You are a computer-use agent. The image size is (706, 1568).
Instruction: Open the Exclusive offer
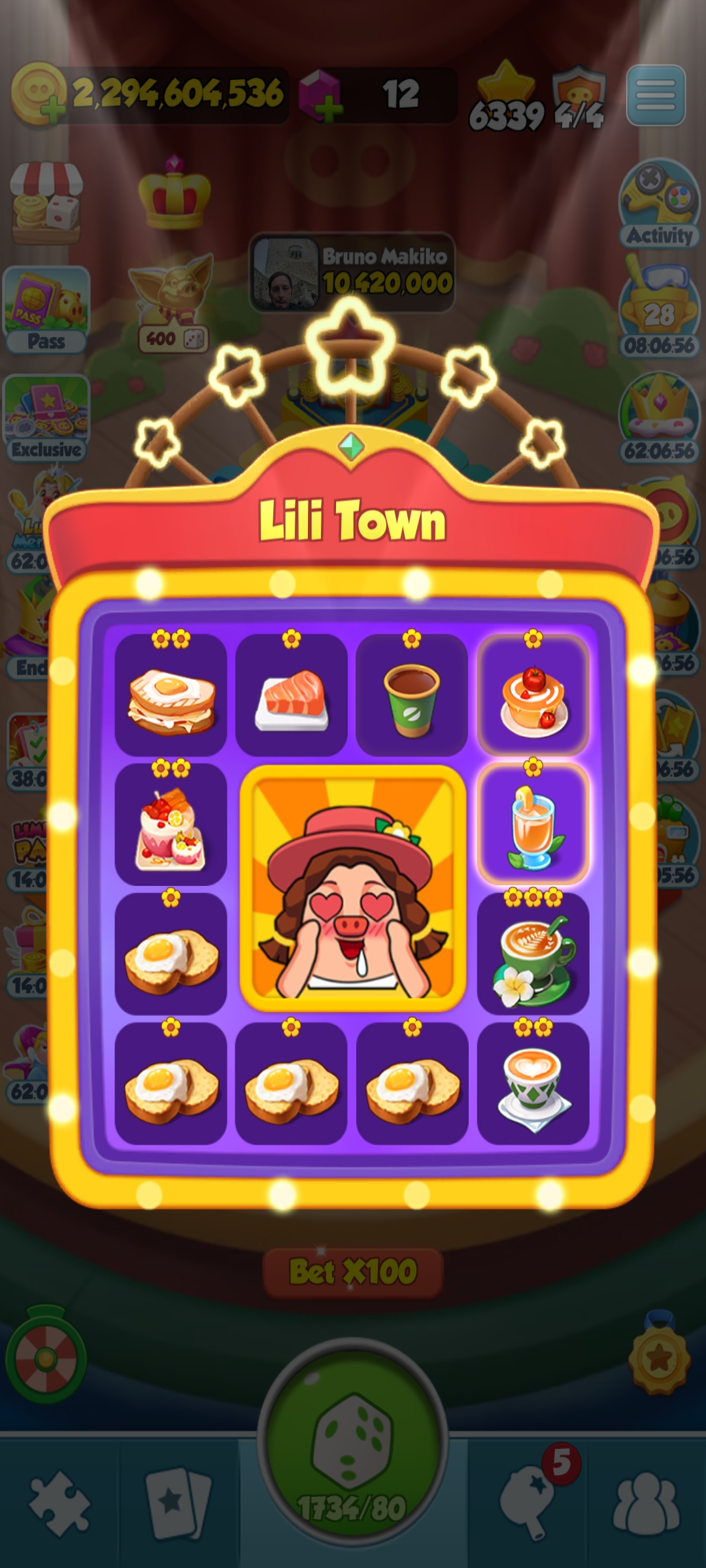point(46,418)
